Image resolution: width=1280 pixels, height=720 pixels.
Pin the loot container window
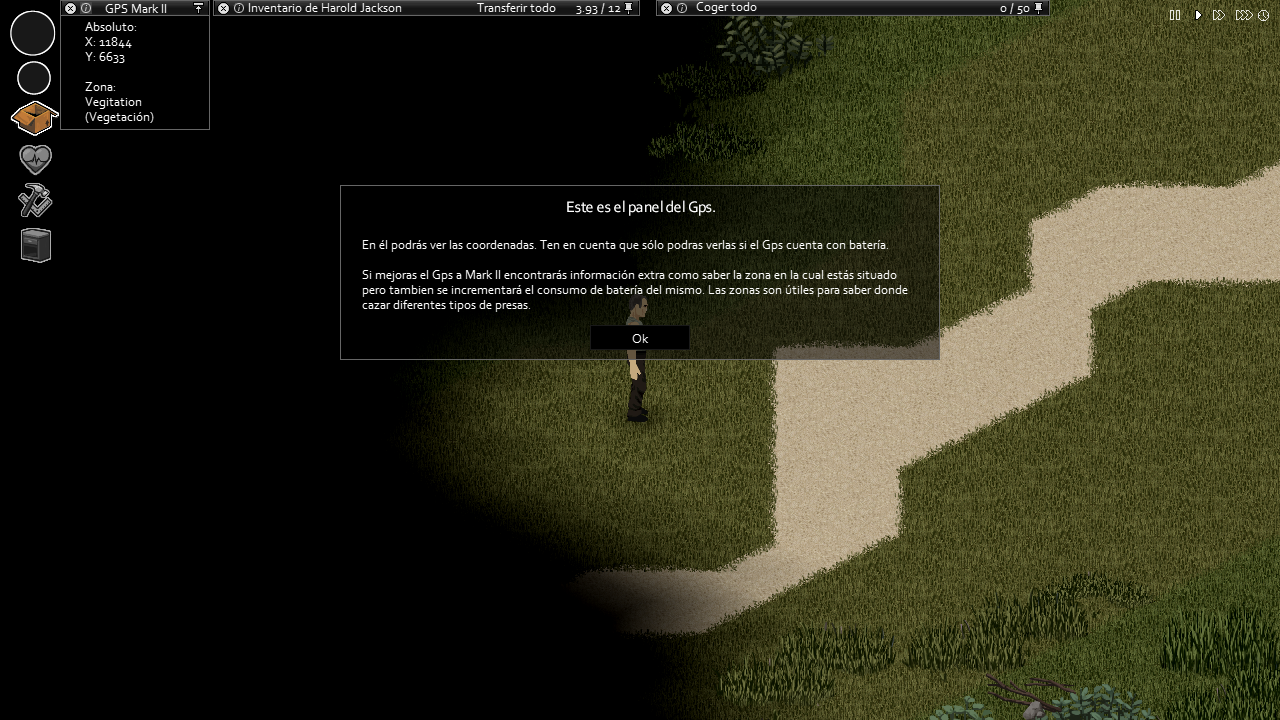[1038, 7]
